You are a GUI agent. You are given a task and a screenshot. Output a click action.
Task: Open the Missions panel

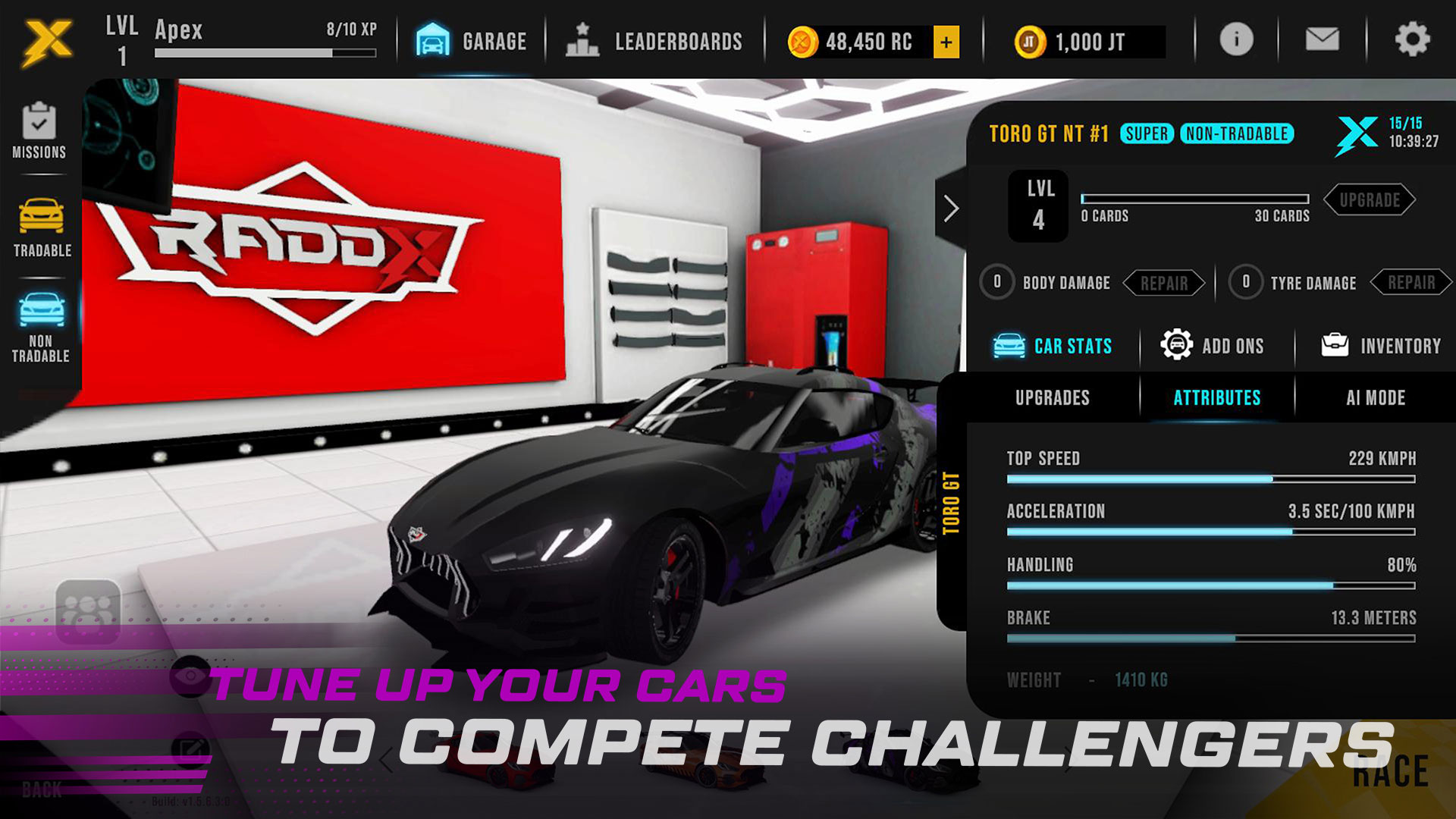click(x=39, y=131)
